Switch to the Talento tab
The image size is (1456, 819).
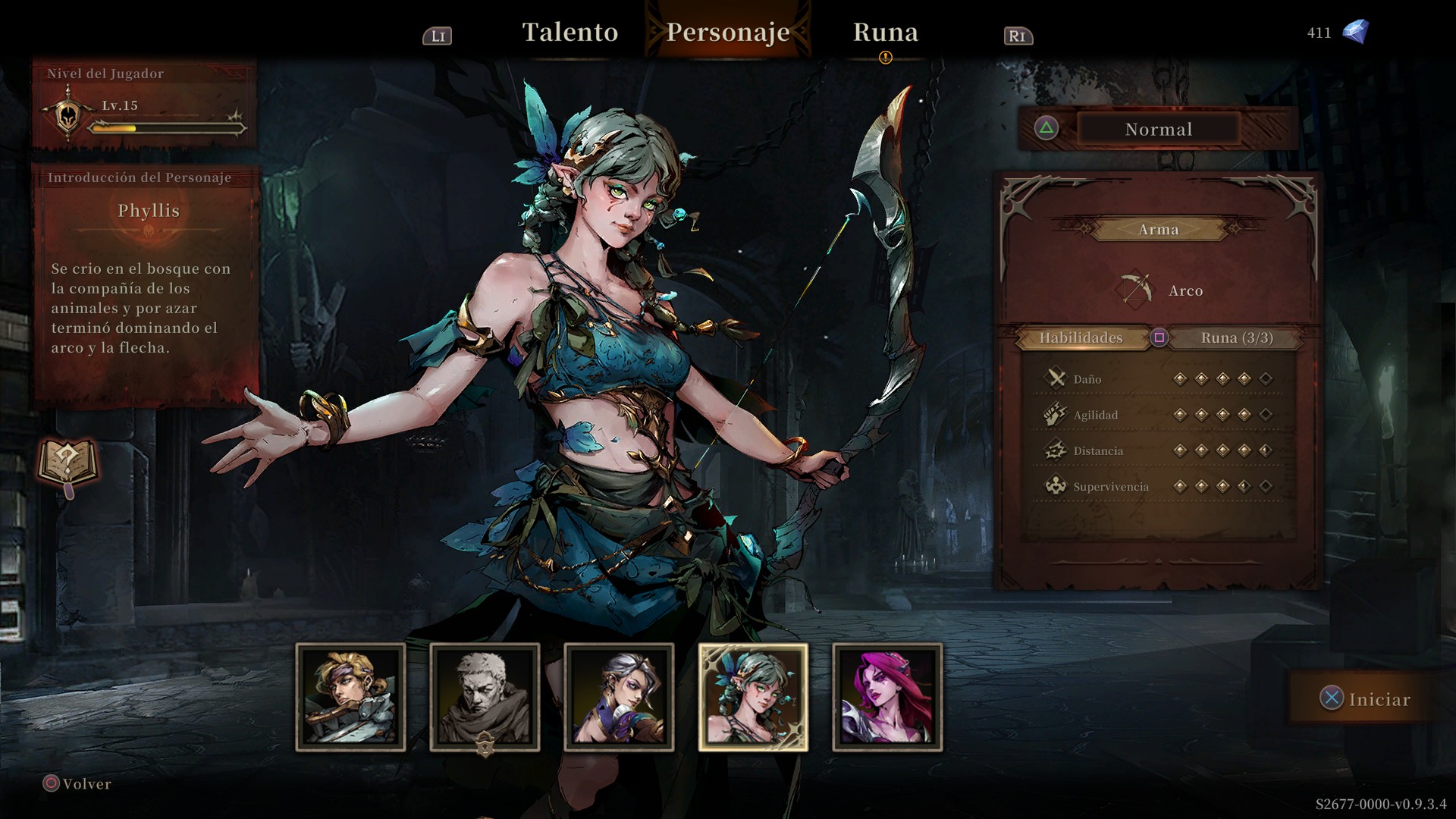pyautogui.click(x=570, y=32)
